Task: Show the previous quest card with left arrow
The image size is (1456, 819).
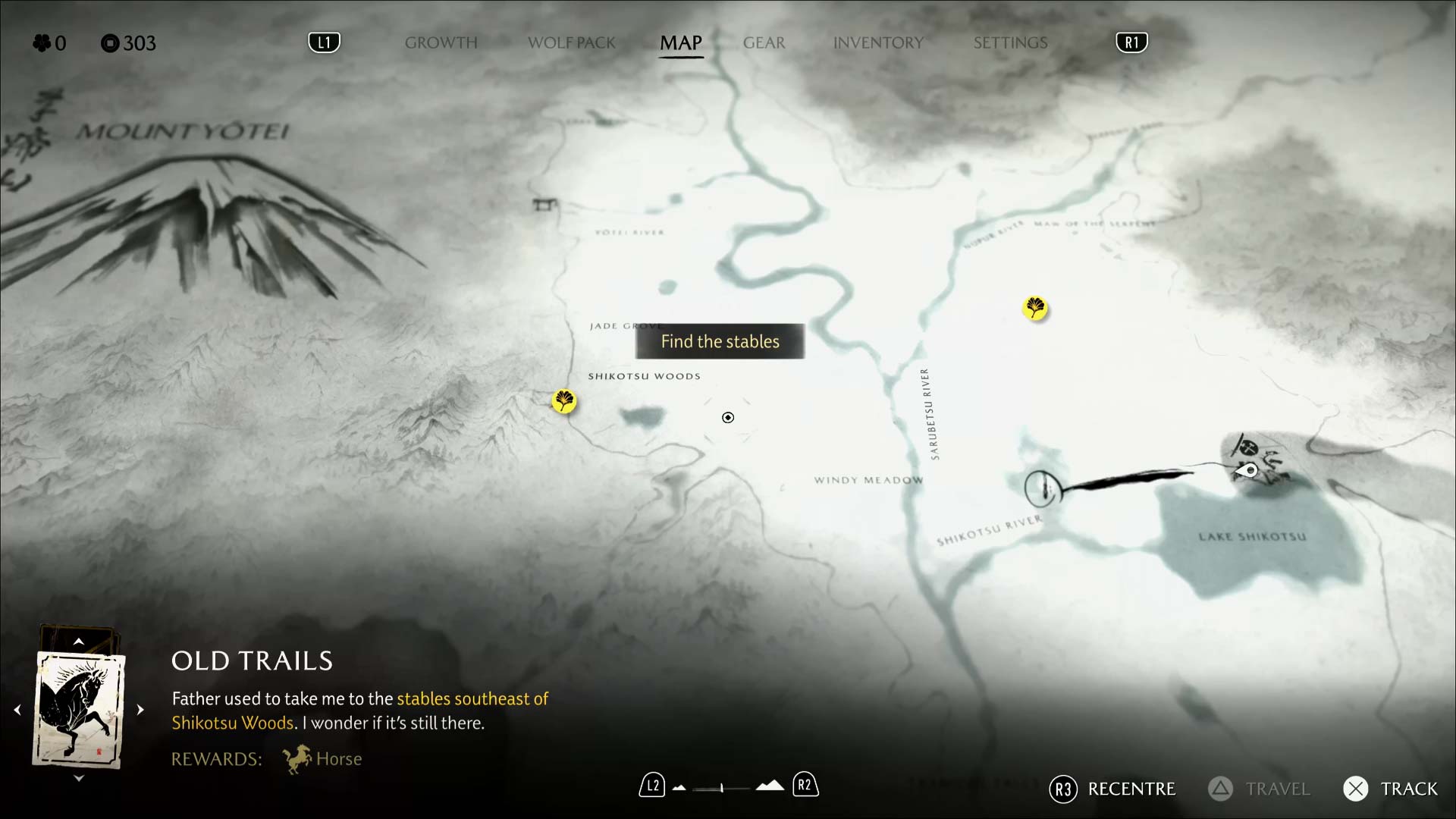Action: coord(17,710)
